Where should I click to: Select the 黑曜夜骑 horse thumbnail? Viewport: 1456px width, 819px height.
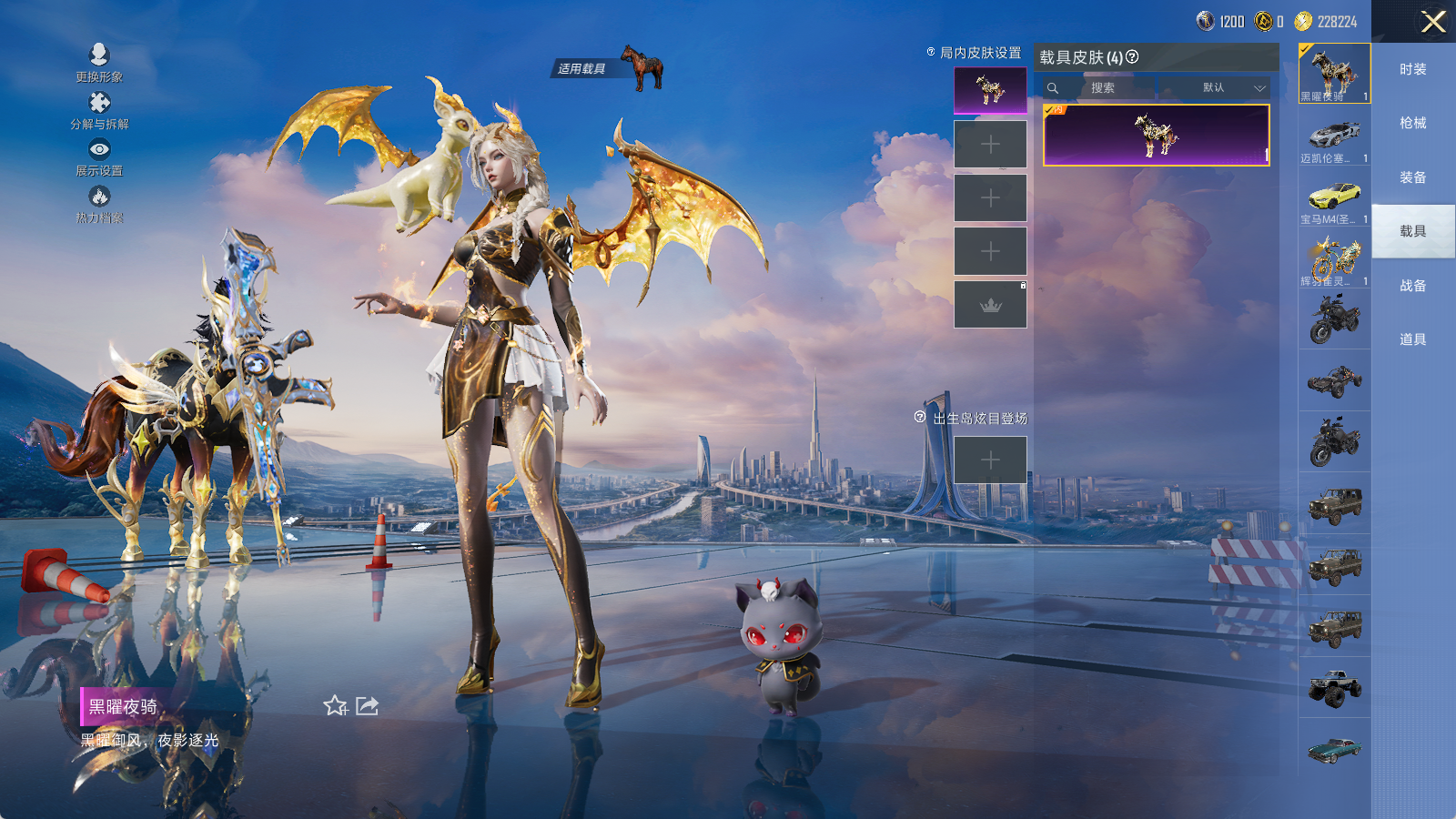click(x=1334, y=73)
